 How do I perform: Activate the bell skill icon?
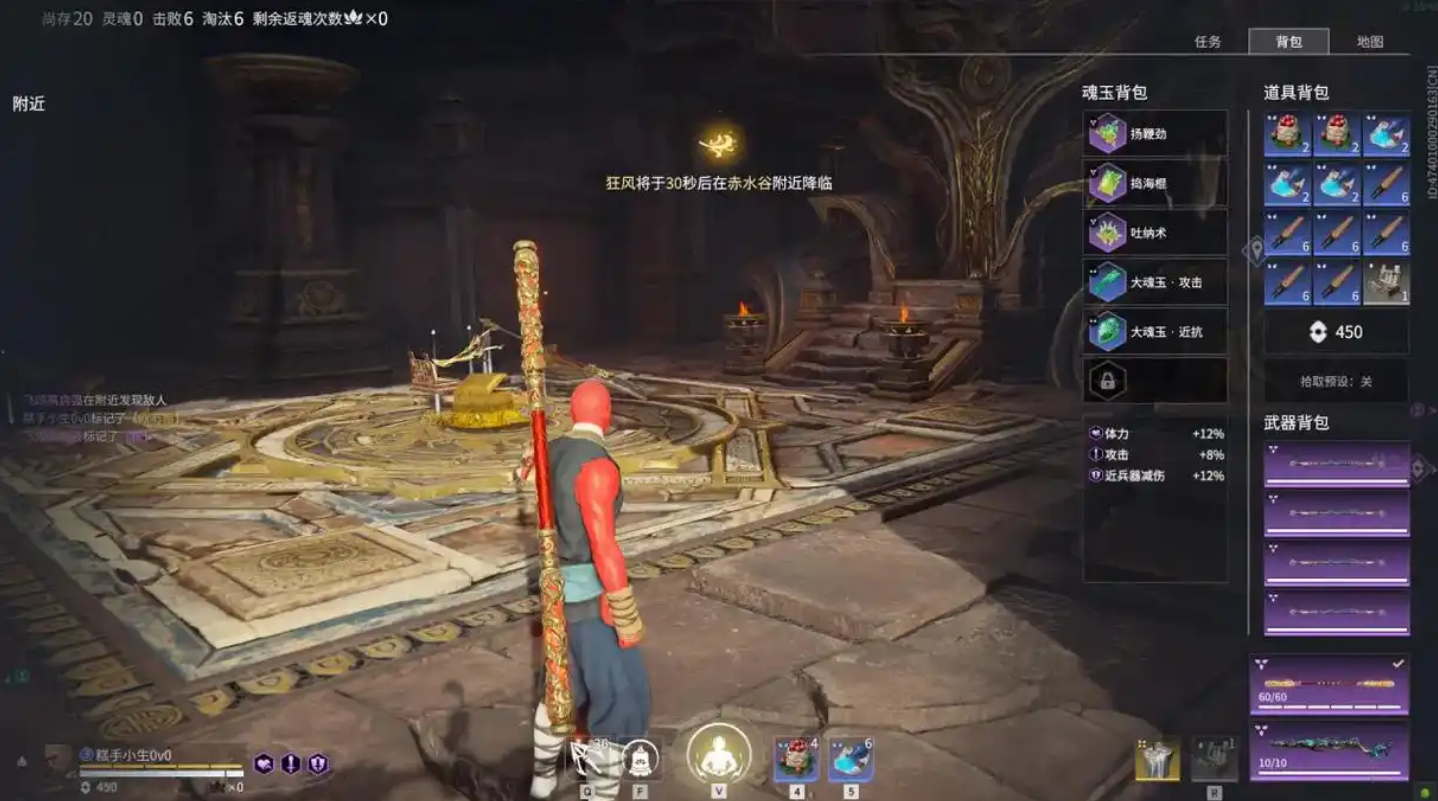640,759
